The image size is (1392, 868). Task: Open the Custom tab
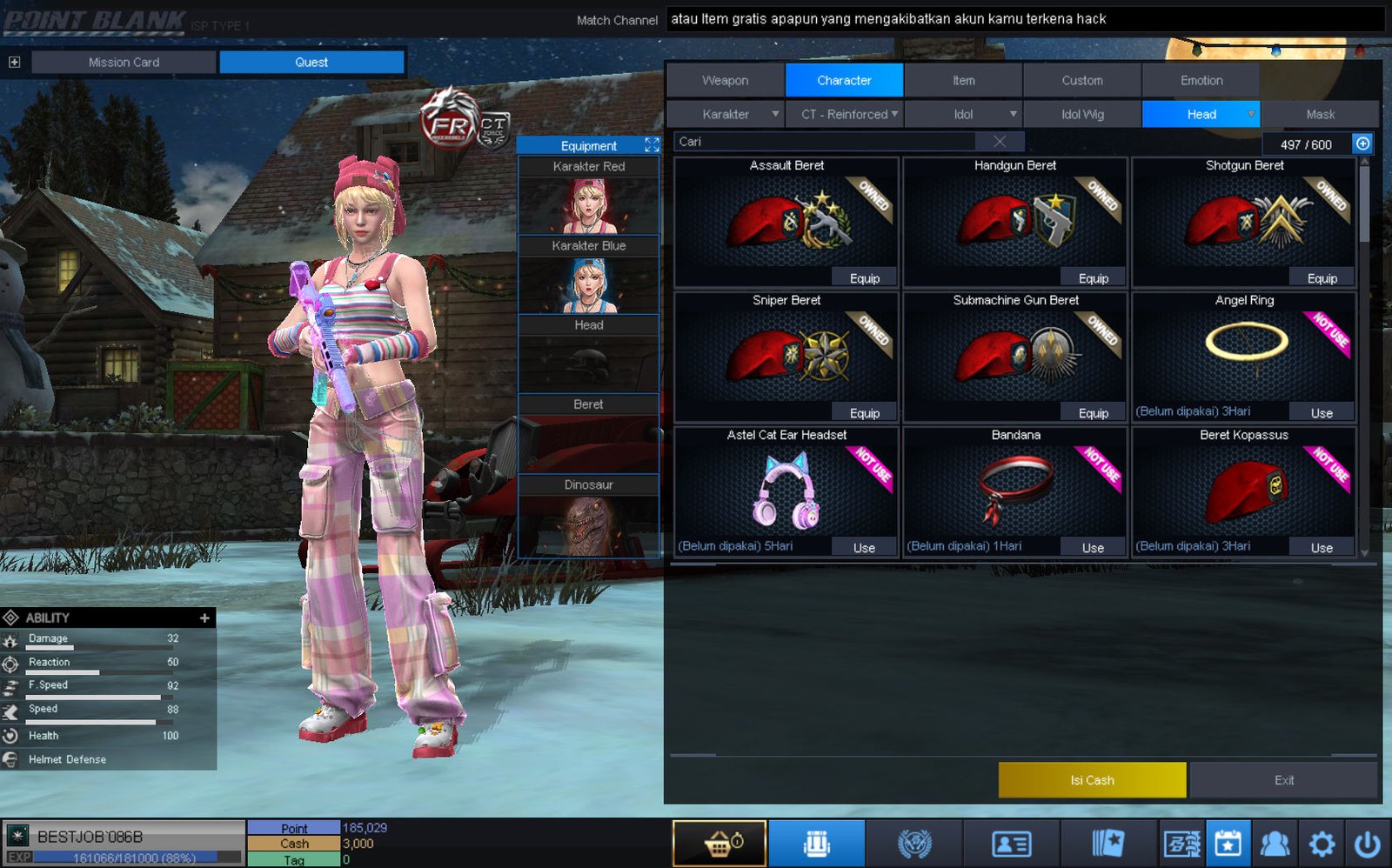click(1081, 80)
